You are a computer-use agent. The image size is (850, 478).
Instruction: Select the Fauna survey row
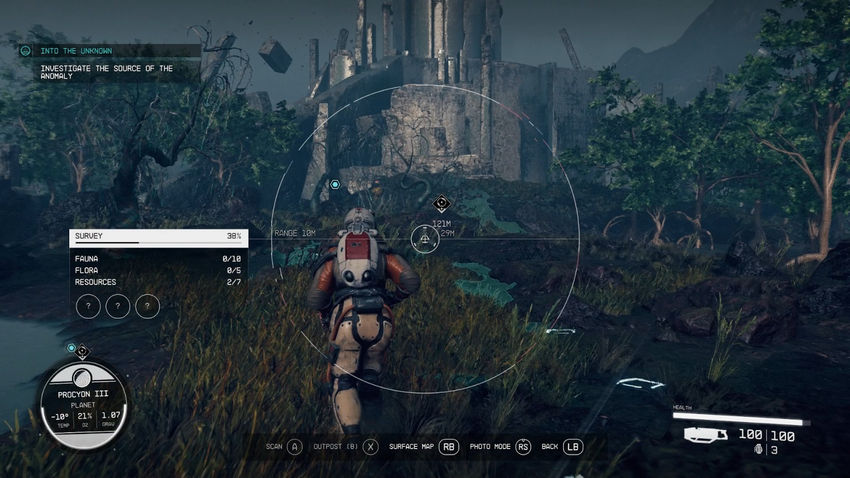coord(159,258)
